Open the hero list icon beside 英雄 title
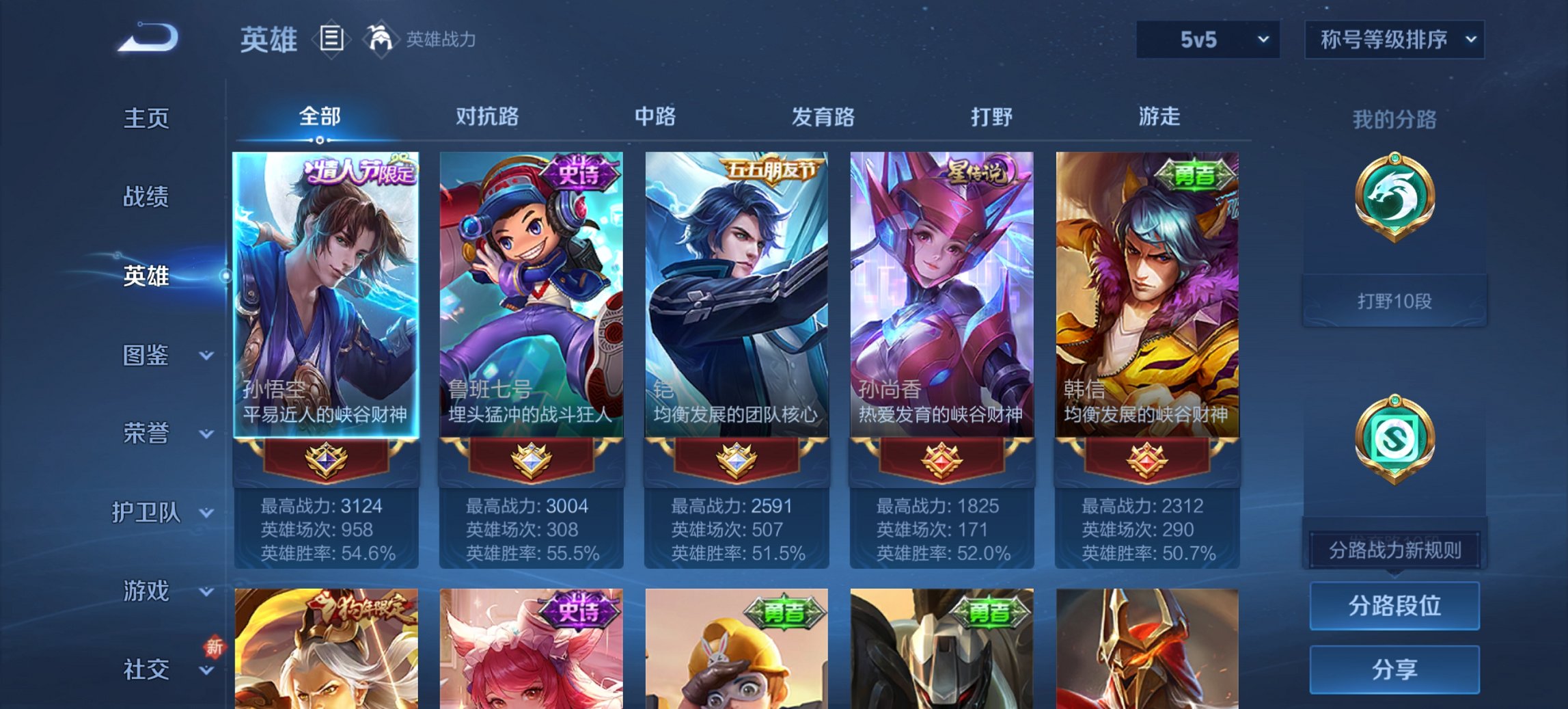 coord(331,40)
